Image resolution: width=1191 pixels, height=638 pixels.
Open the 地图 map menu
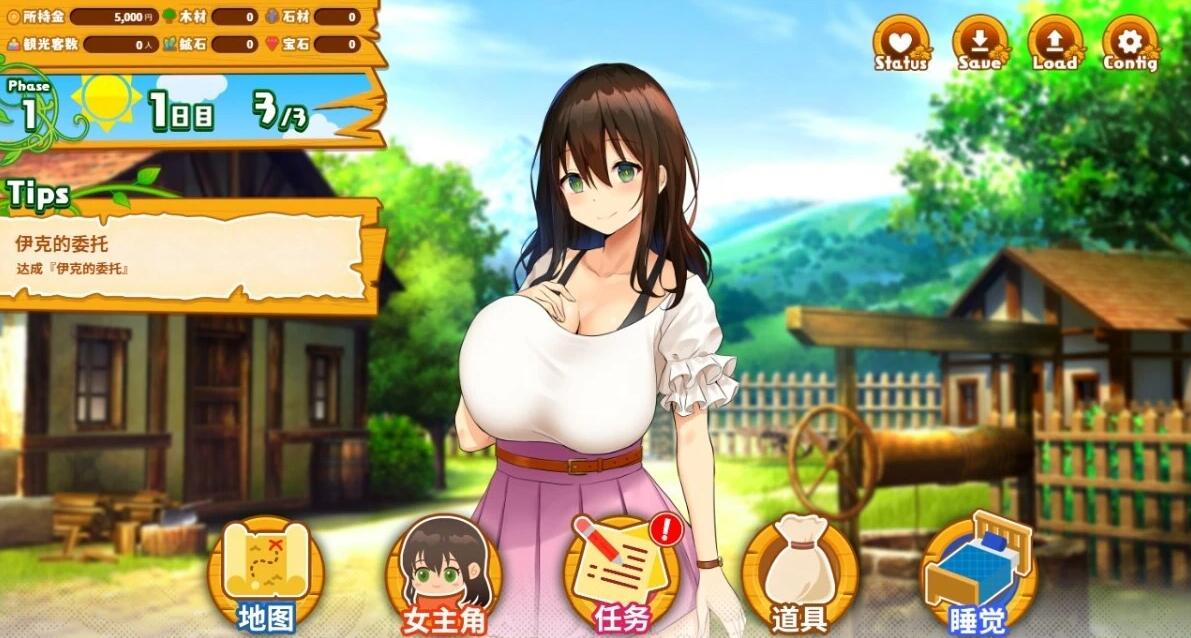click(266, 575)
